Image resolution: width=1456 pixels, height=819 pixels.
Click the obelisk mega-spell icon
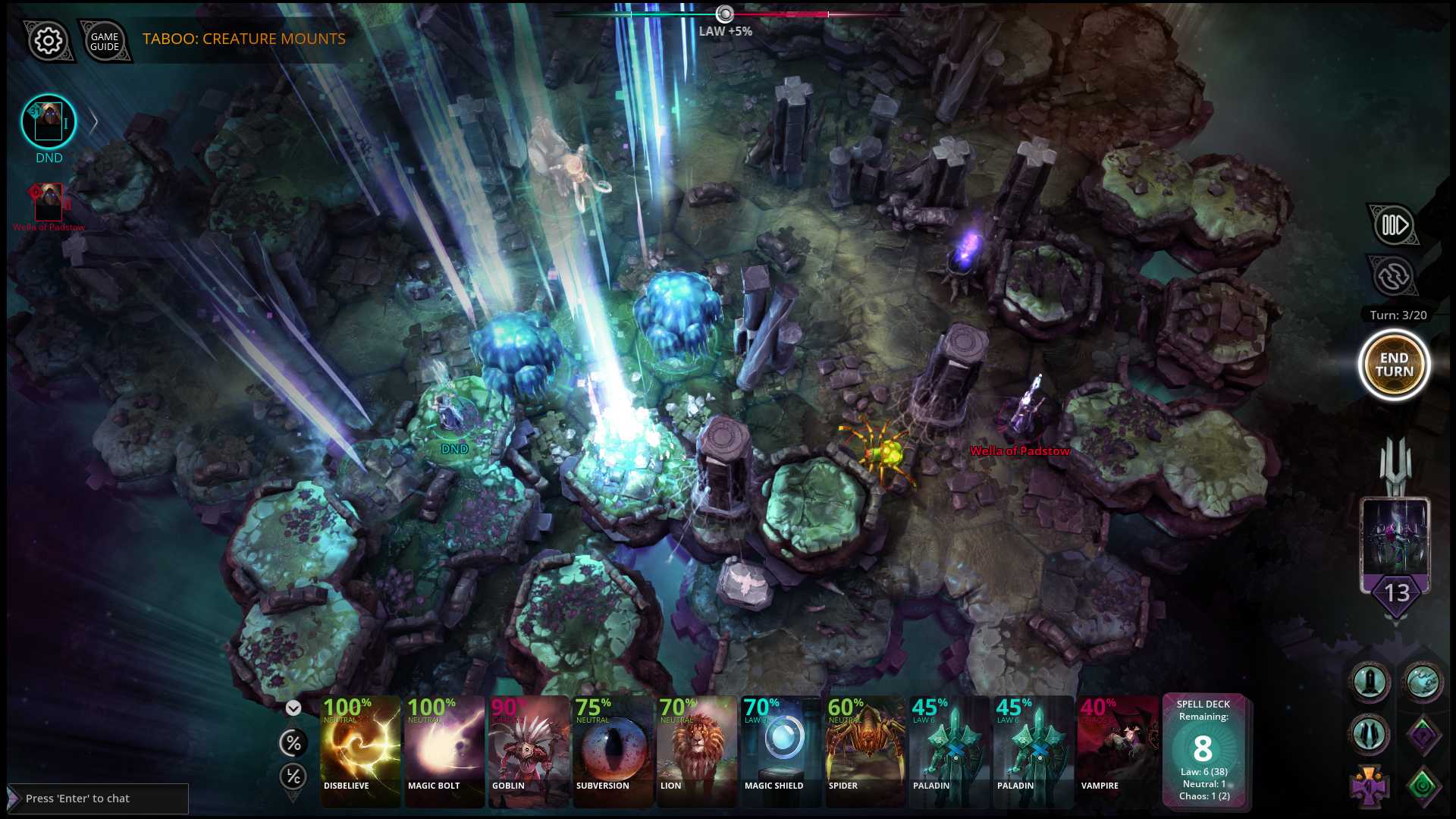[1369, 681]
